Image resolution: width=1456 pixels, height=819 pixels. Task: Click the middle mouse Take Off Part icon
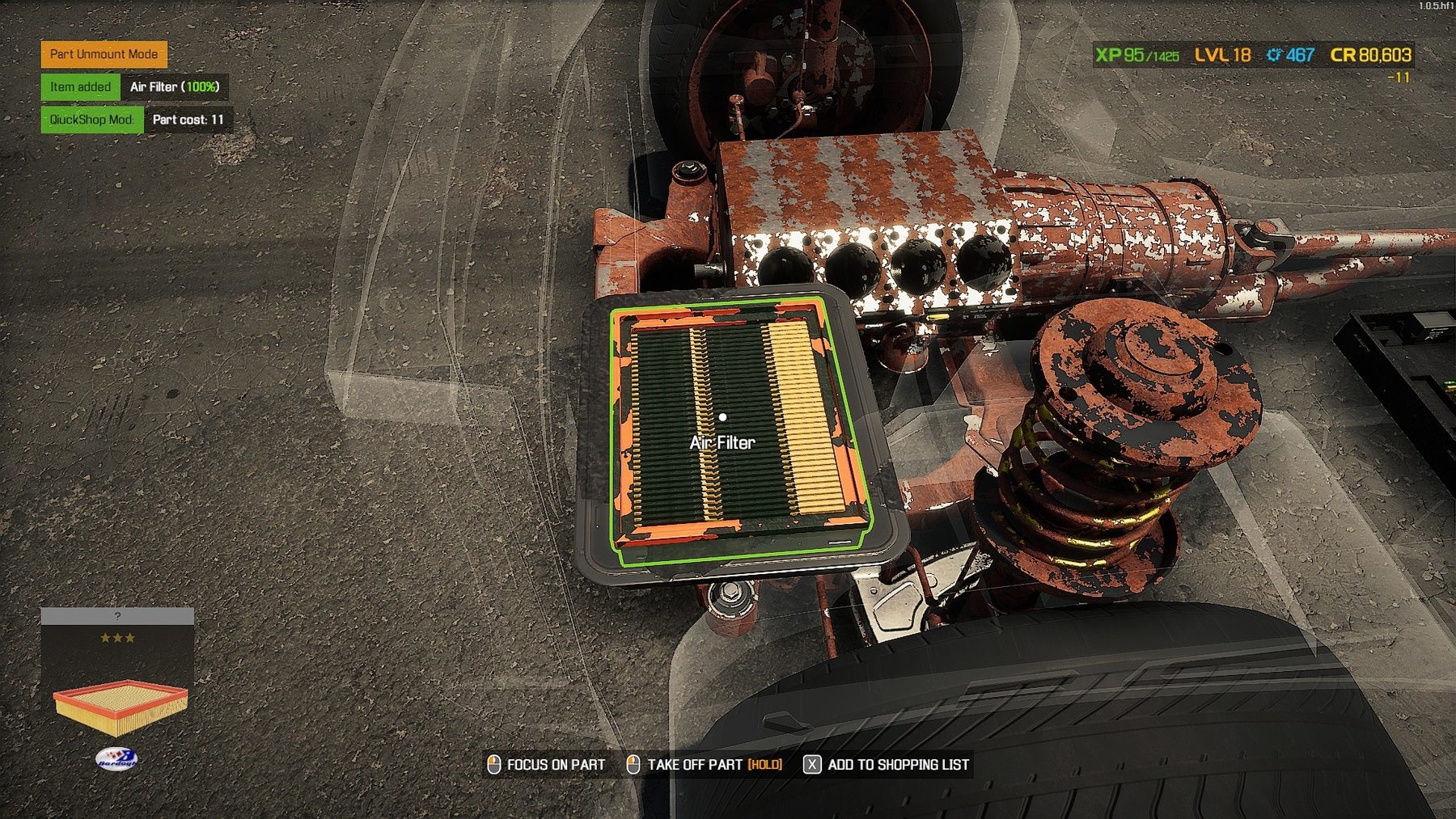click(x=633, y=762)
